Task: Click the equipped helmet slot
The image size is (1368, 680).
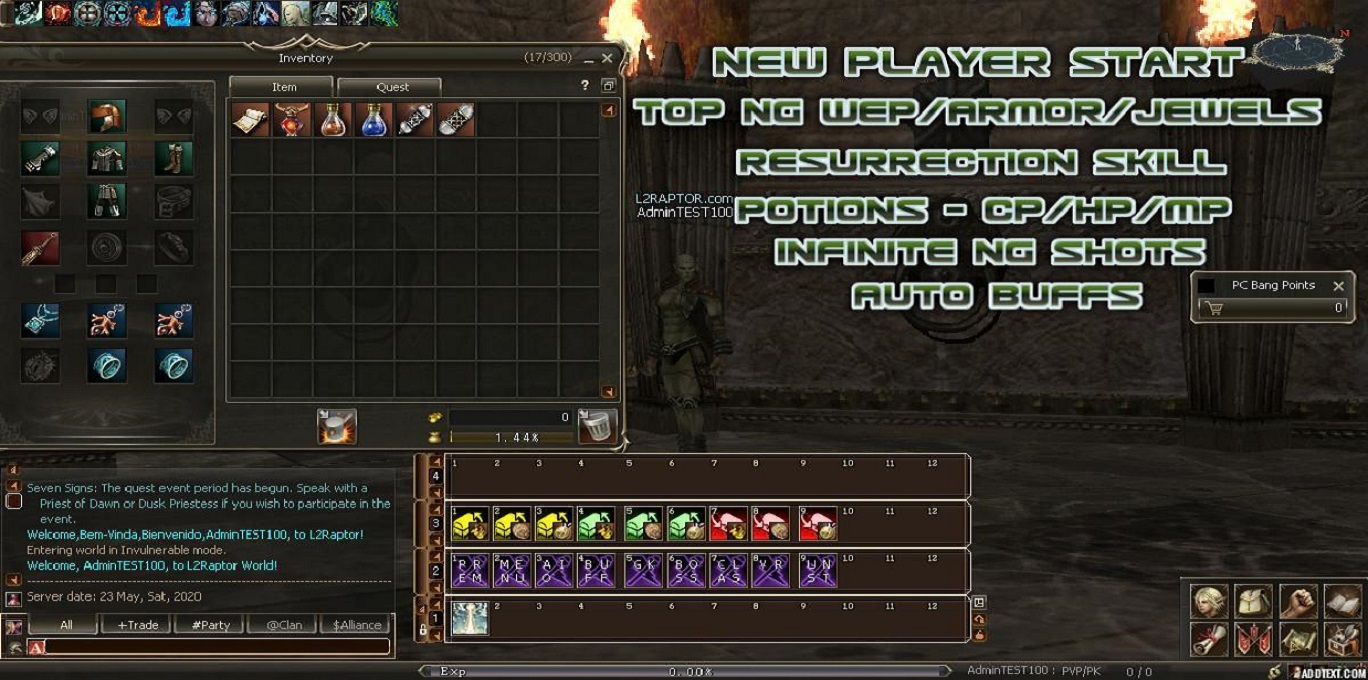Action: click(106, 116)
